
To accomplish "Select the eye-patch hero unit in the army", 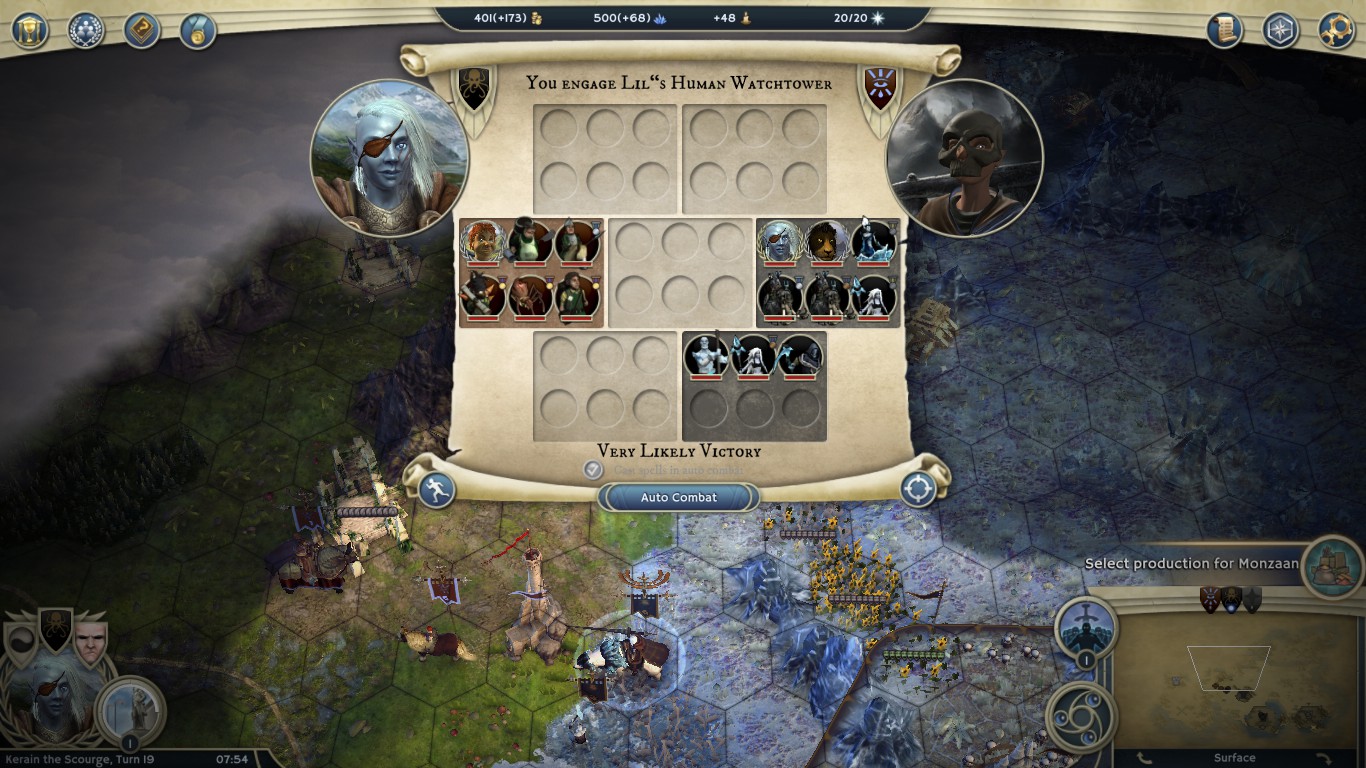I will (779, 243).
